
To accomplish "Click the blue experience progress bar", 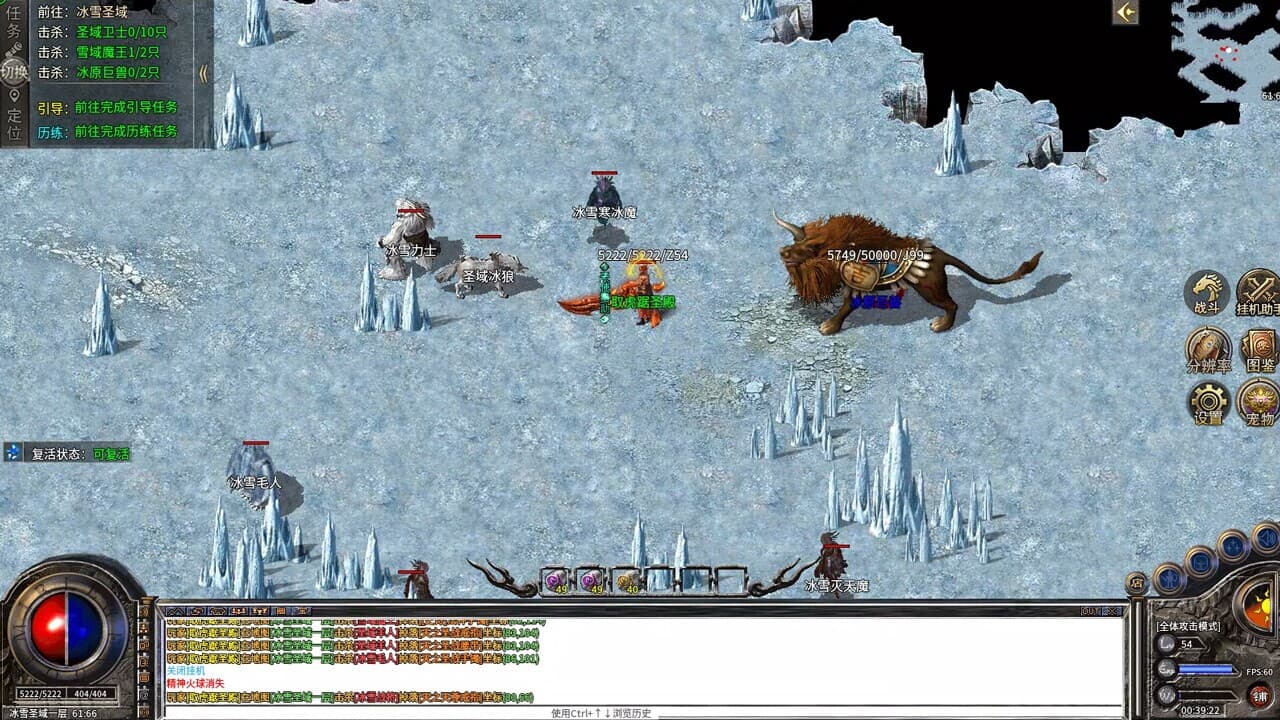I will 1206,668.
